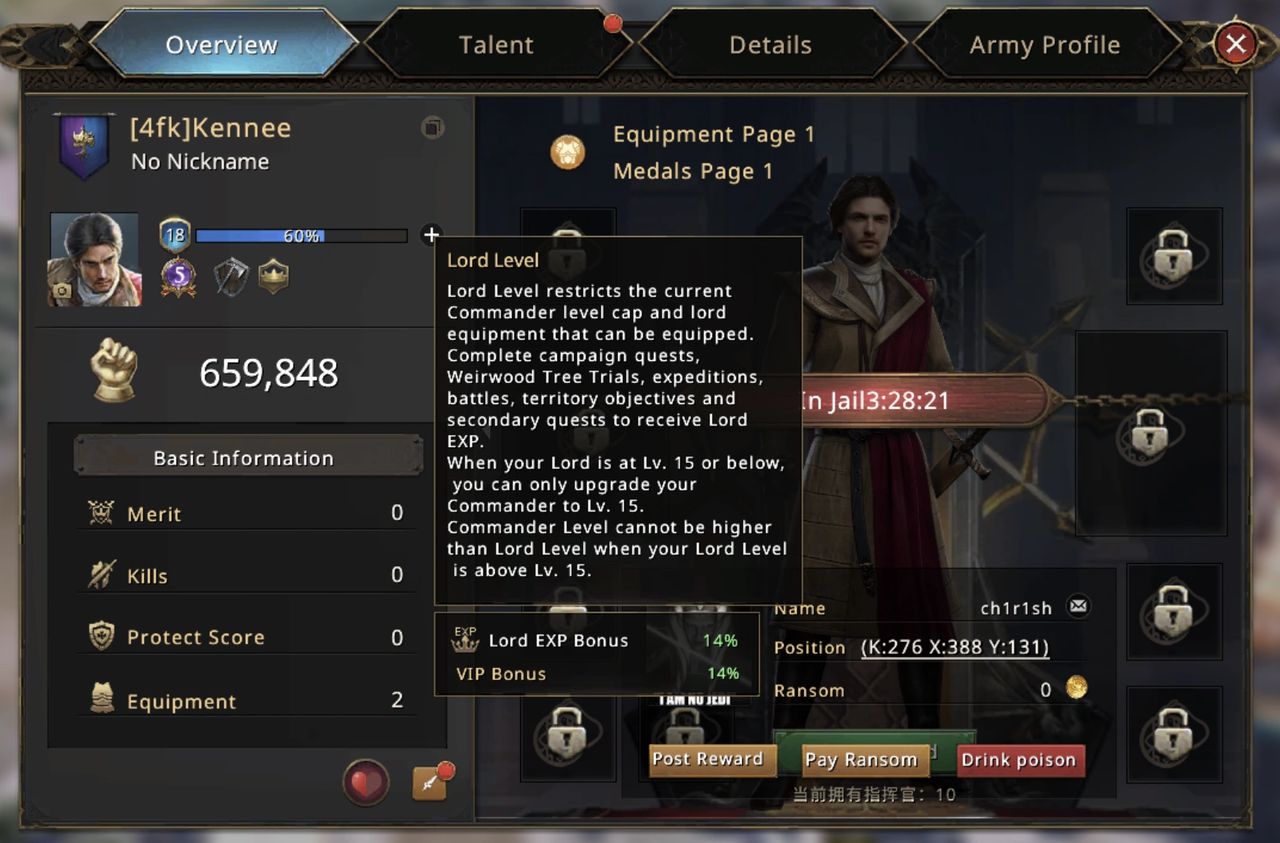Screen dimensions: 1280x843
Task: Pay Ransom to free the lord
Action: (x=861, y=760)
